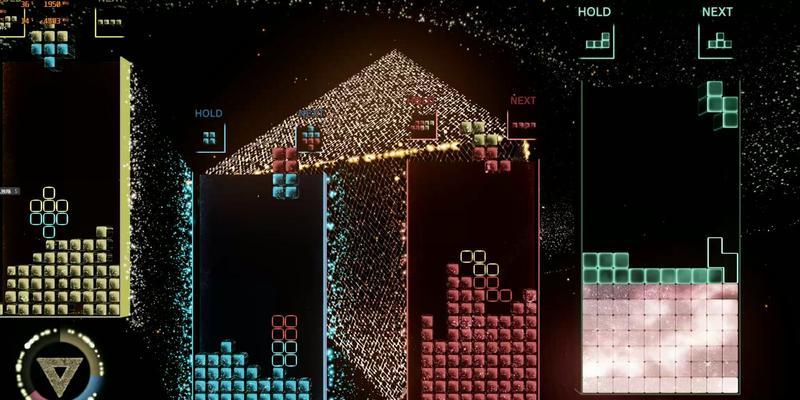The width and height of the screenshot is (800, 400).
Task: Click the red board's NEXT piece preview
Action: (x=522, y=125)
